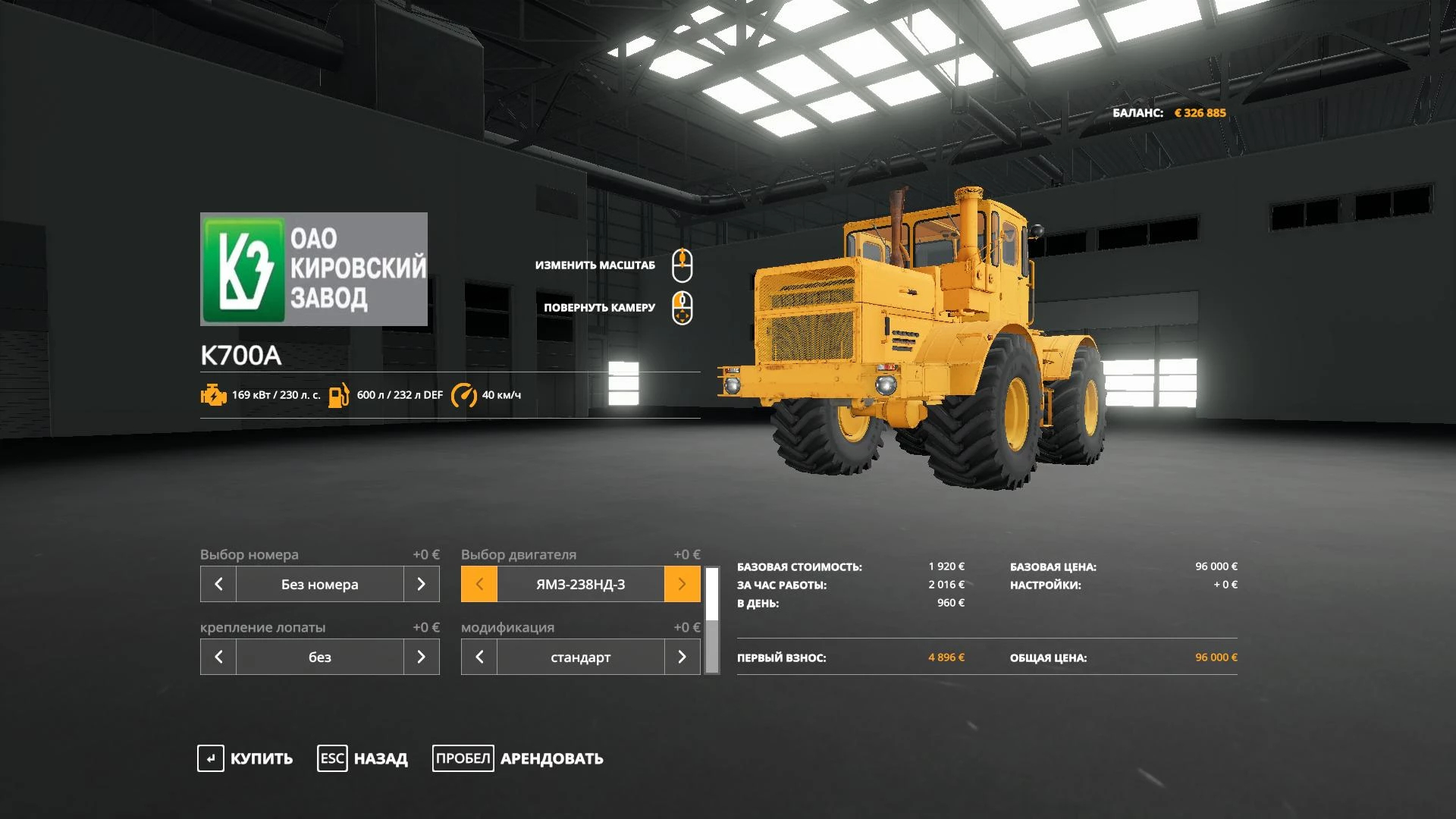Select previous option for Выбор номера
1456x819 pixels.
(218, 584)
